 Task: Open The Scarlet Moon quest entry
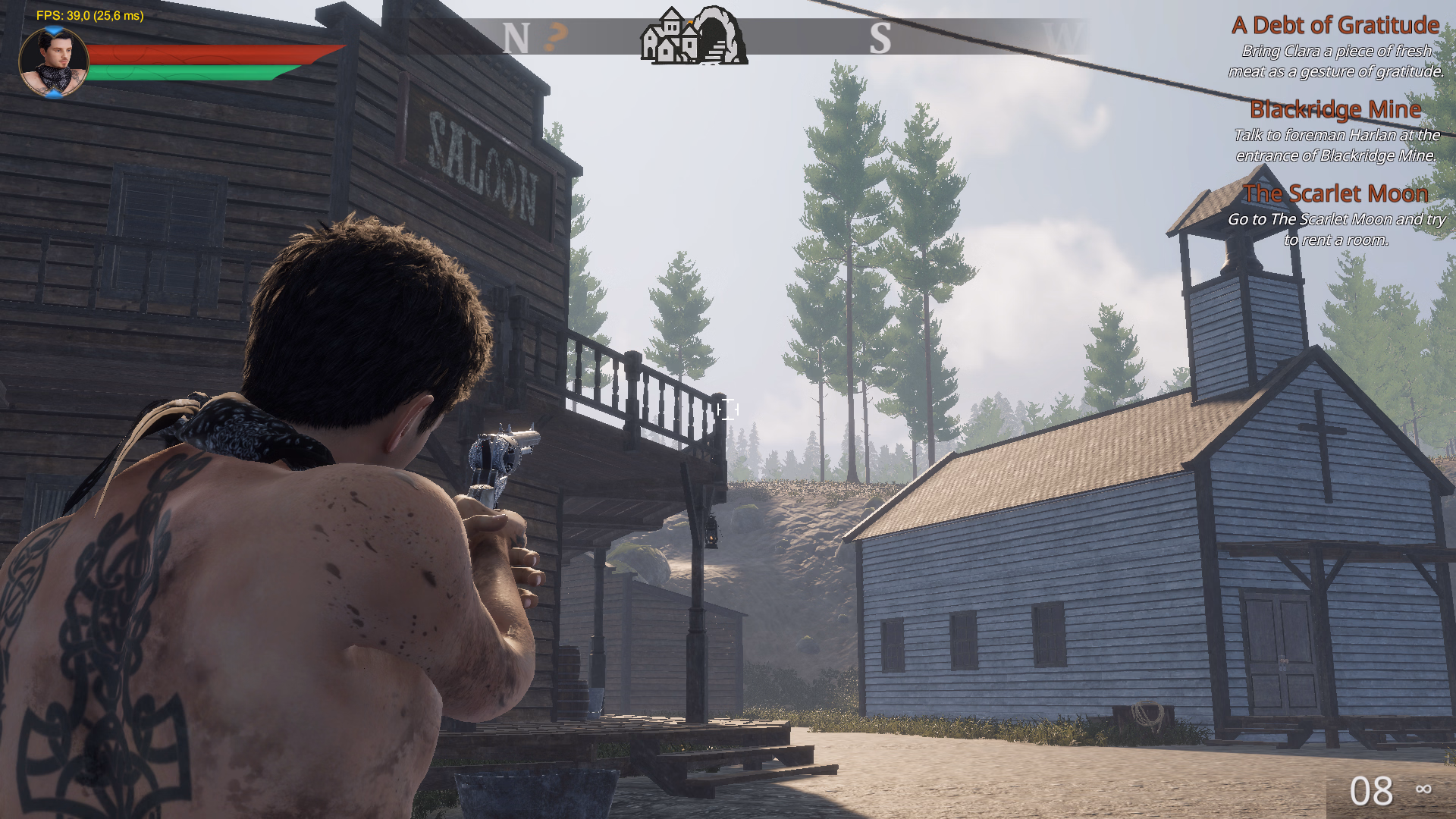pos(1335,194)
